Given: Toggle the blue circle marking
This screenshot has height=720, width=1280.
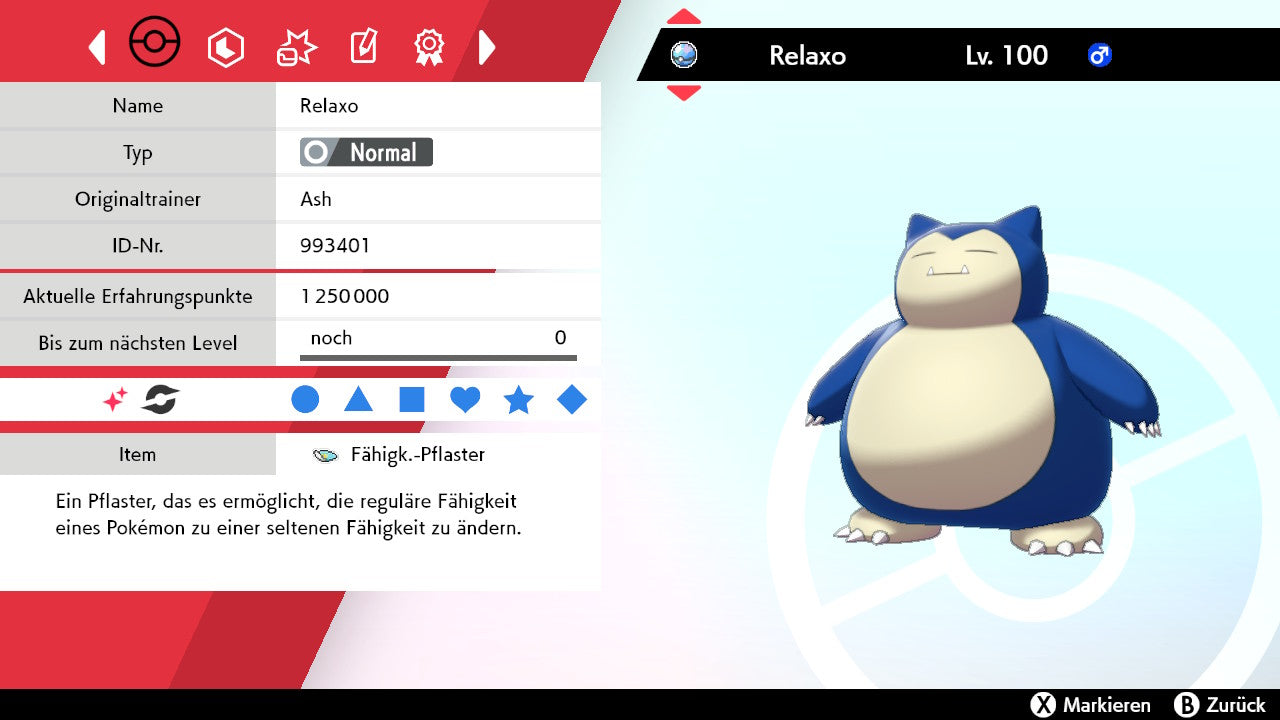Looking at the screenshot, I should (x=305, y=400).
